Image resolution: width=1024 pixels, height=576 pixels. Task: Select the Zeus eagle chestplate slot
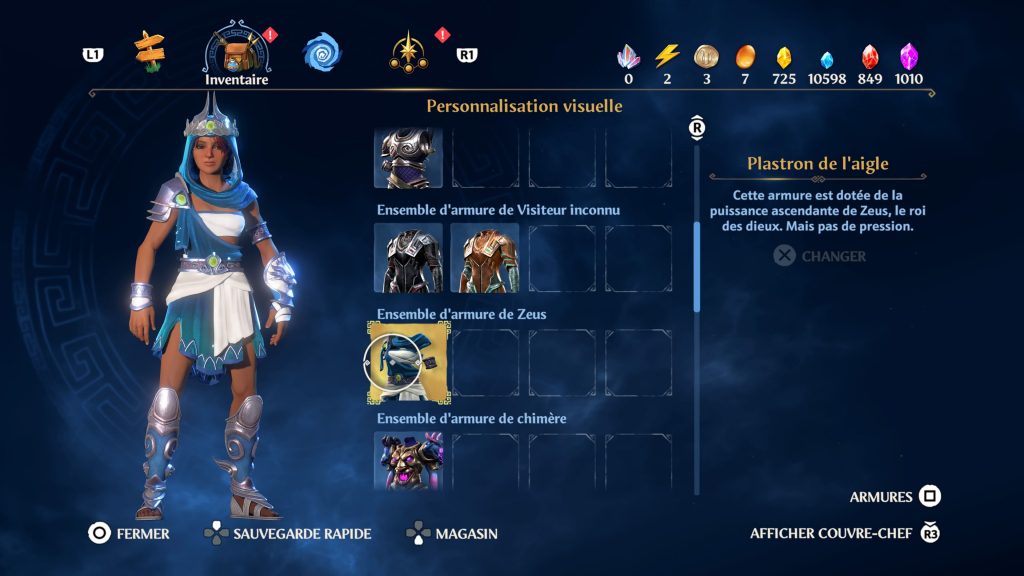coord(408,362)
